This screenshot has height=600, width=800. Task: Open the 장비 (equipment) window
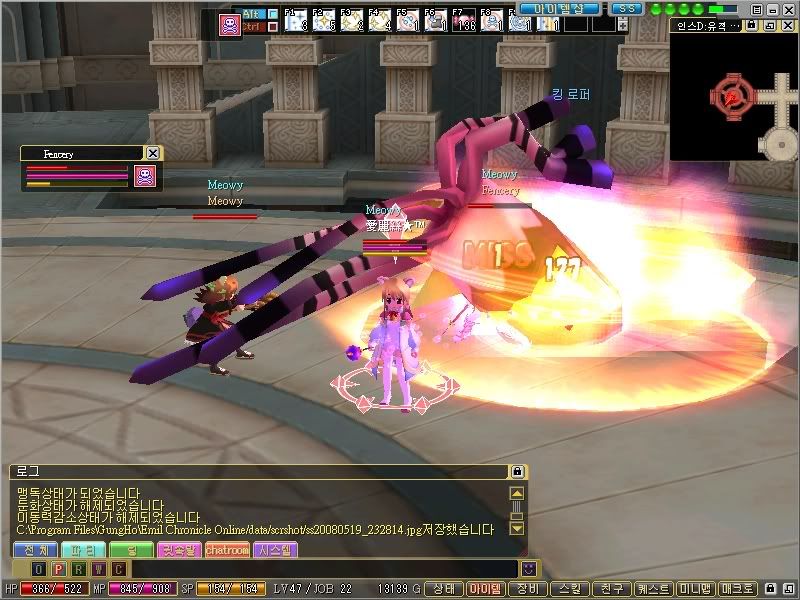(x=528, y=589)
